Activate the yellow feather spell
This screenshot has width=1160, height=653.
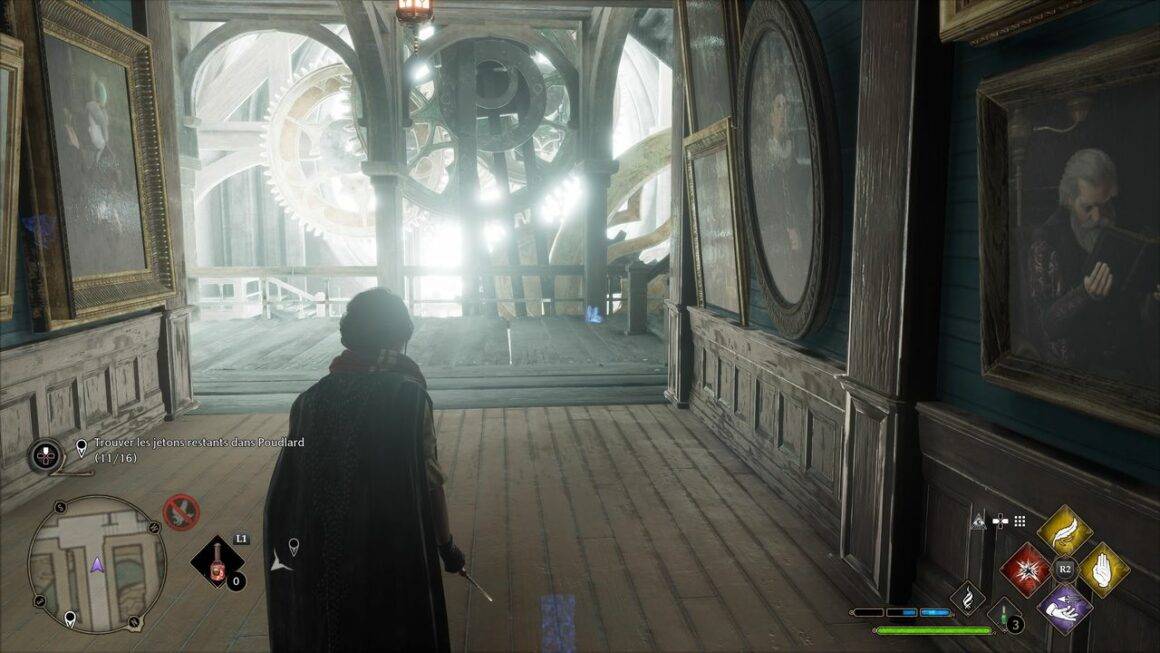1064,531
